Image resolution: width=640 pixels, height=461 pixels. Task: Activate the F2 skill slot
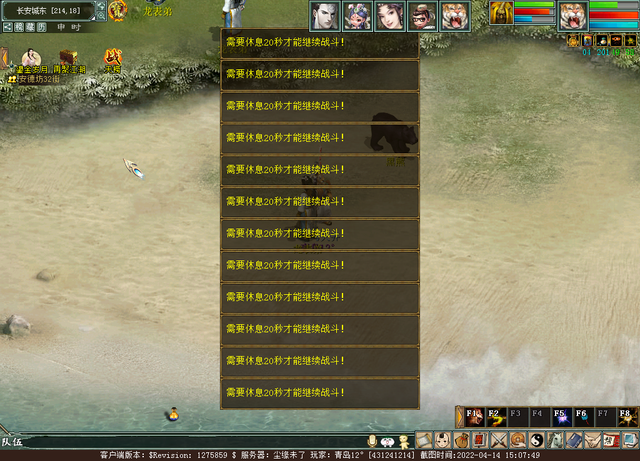(x=494, y=416)
